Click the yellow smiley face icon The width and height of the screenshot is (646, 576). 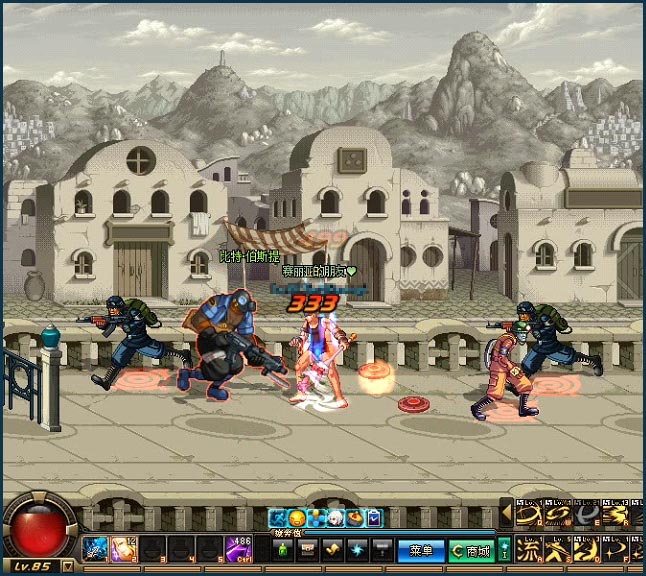click(297, 518)
